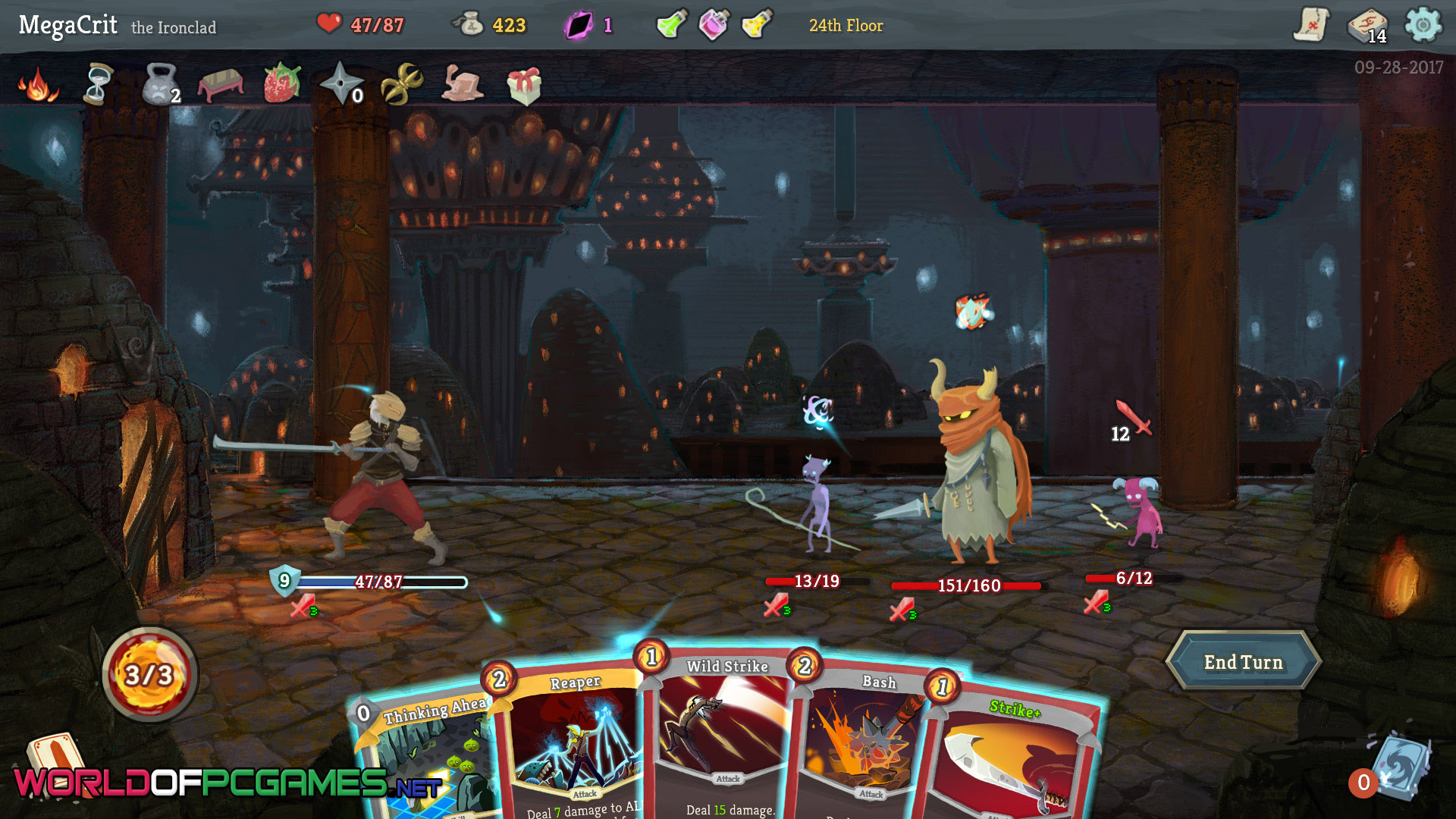Inspect the kettlebell relic
The height and width of the screenshot is (819, 1456).
159,83
